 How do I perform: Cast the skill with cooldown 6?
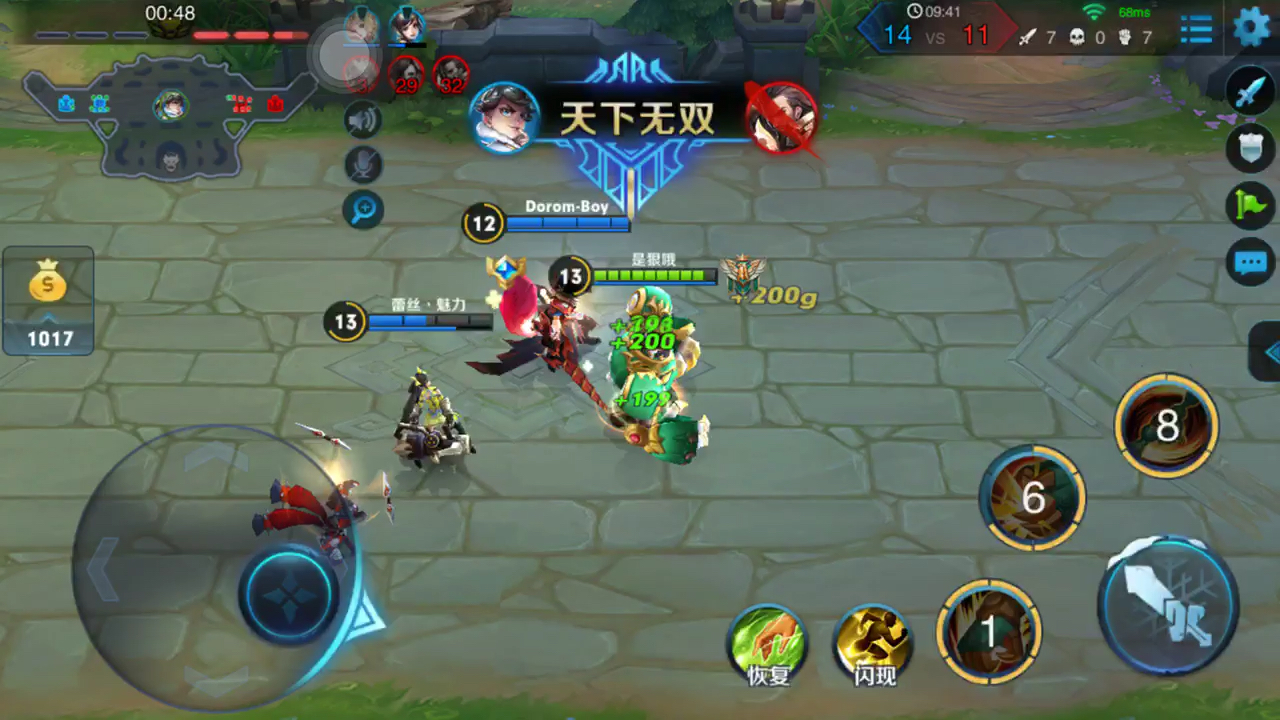[x=1033, y=497]
